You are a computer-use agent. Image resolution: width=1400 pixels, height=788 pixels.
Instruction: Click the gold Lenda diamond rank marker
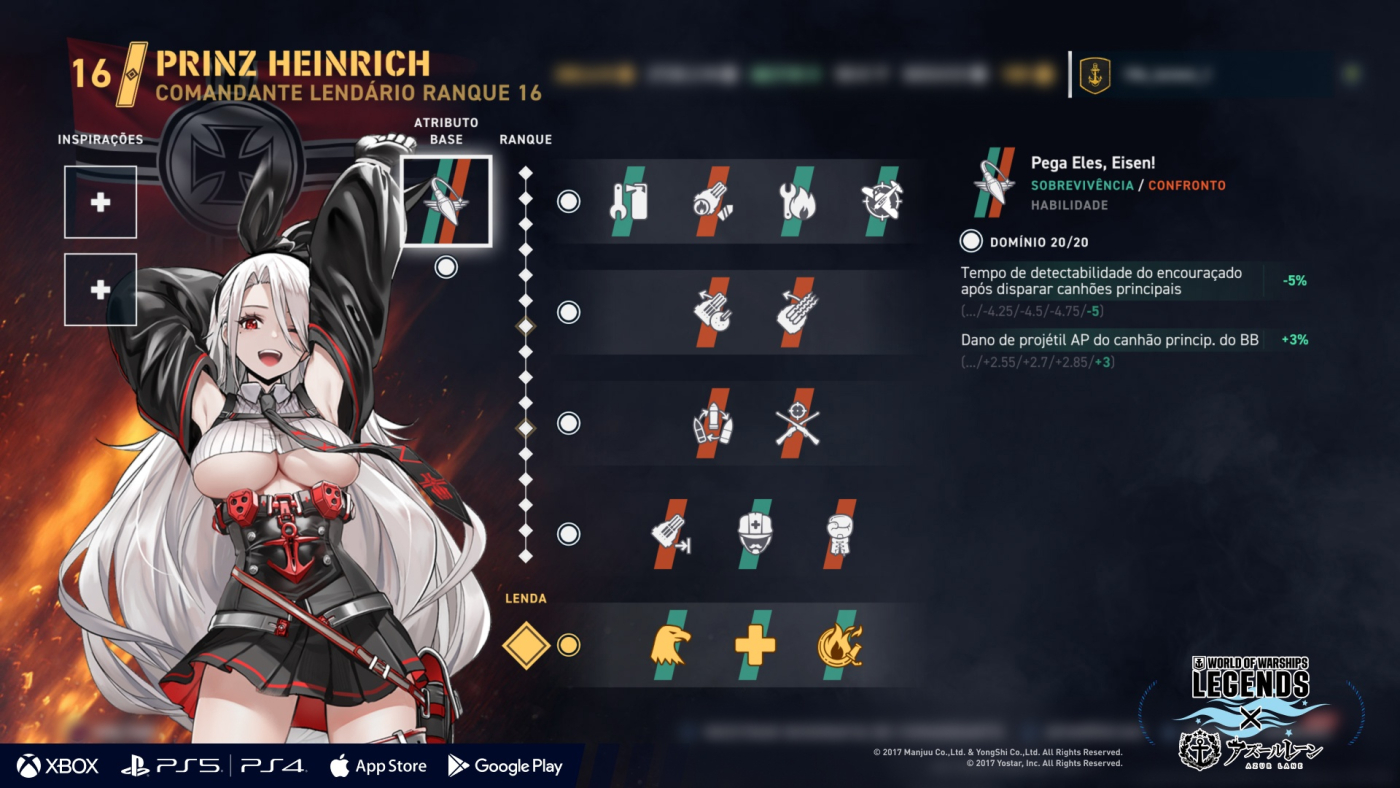click(526, 645)
